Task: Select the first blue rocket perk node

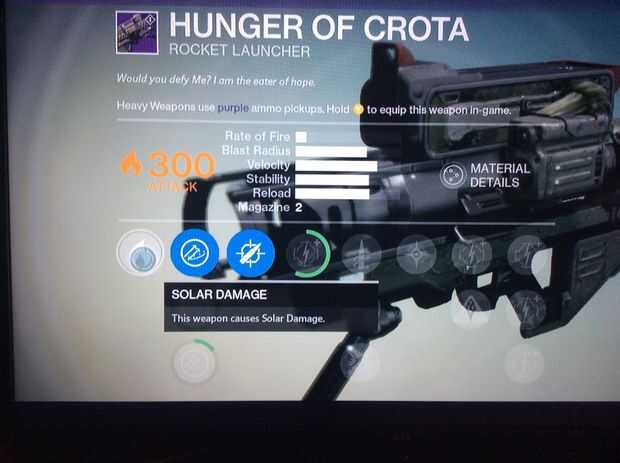Action: pos(193,254)
